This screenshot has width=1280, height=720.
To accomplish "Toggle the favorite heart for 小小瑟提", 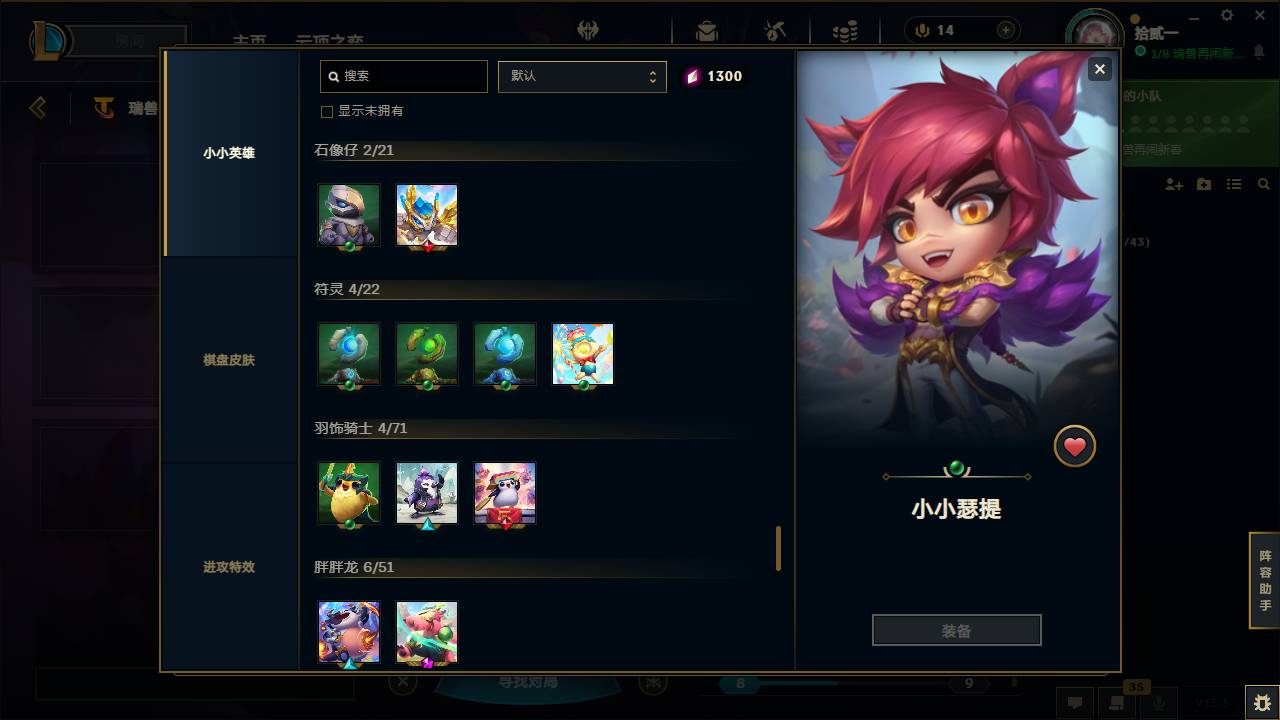I will pos(1075,446).
